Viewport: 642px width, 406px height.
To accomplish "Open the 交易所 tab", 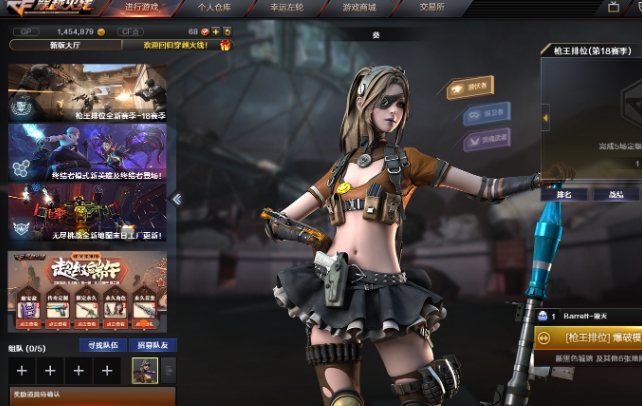I will (x=433, y=7).
